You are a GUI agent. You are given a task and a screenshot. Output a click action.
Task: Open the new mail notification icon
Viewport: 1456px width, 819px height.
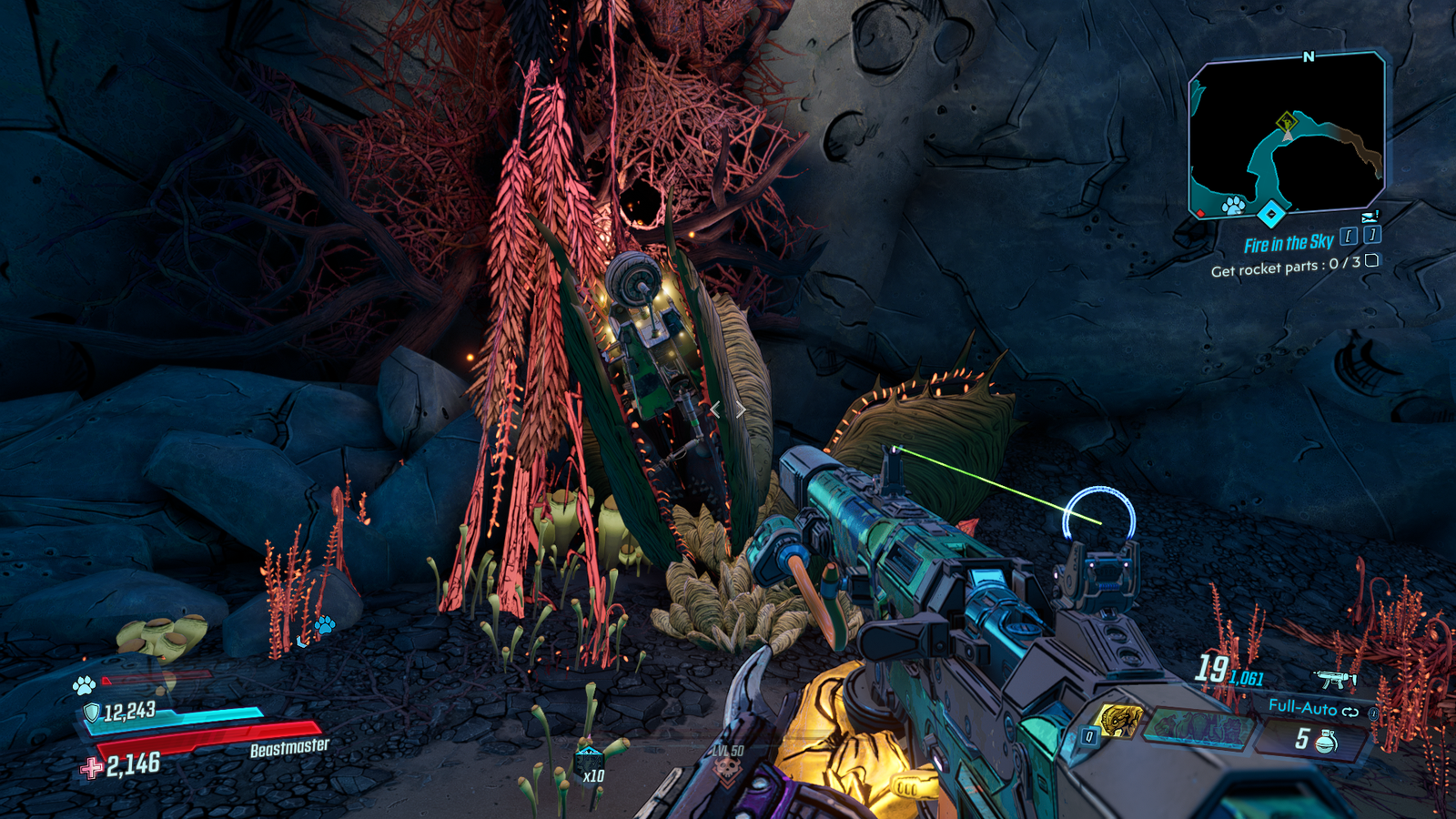(x=1370, y=216)
